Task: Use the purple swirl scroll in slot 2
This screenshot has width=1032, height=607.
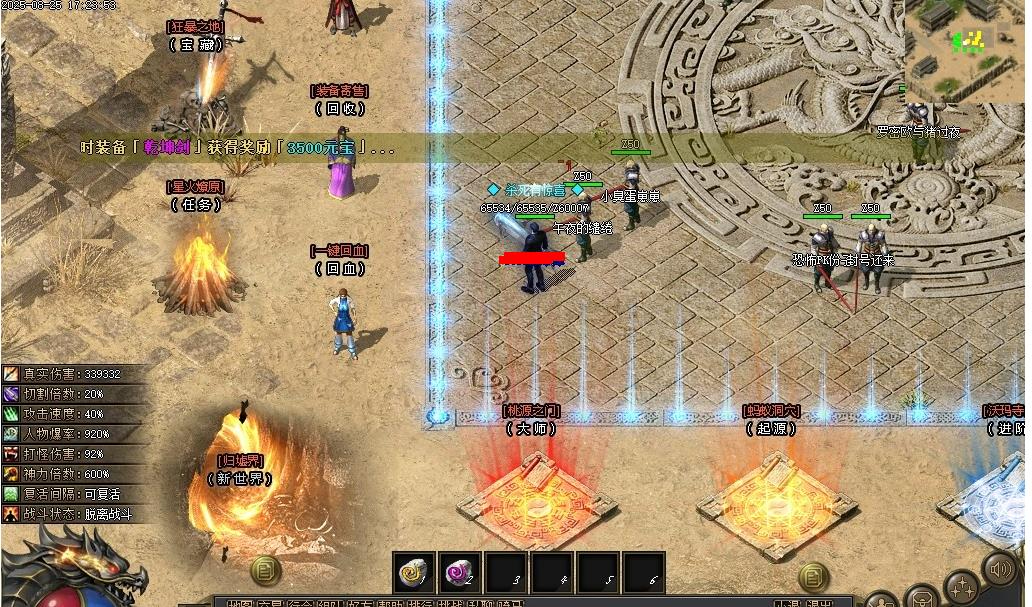Action: (459, 572)
